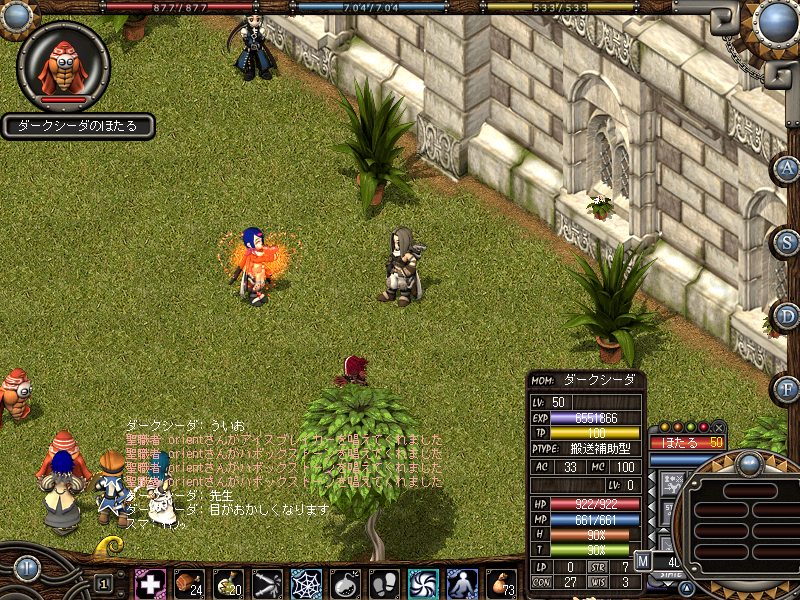Image resolution: width=800 pixels, height=600 pixels.
Task: Click the STR stat button
Action: (x=598, y=567)
